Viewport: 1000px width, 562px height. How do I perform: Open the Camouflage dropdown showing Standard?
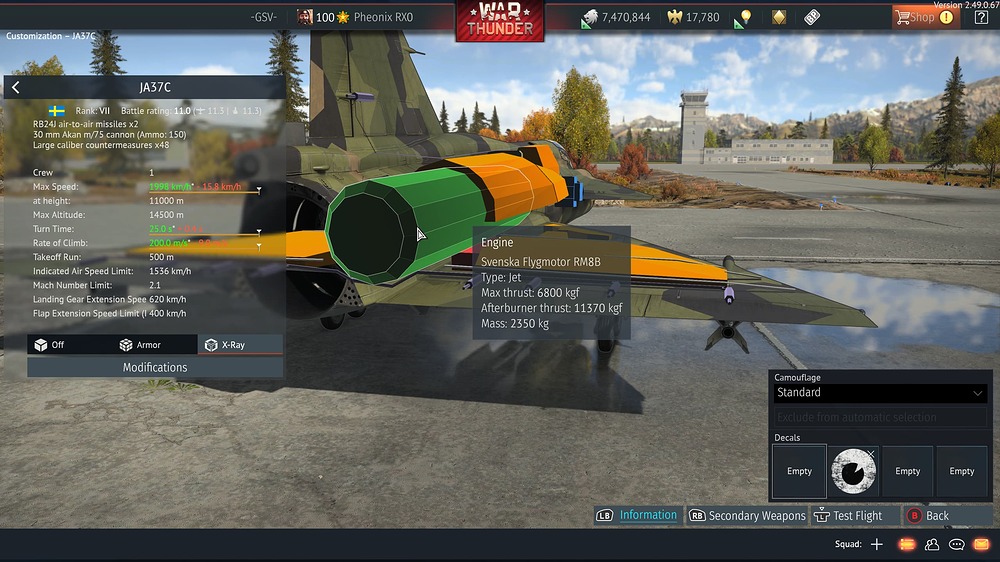[x=880, y=393]
